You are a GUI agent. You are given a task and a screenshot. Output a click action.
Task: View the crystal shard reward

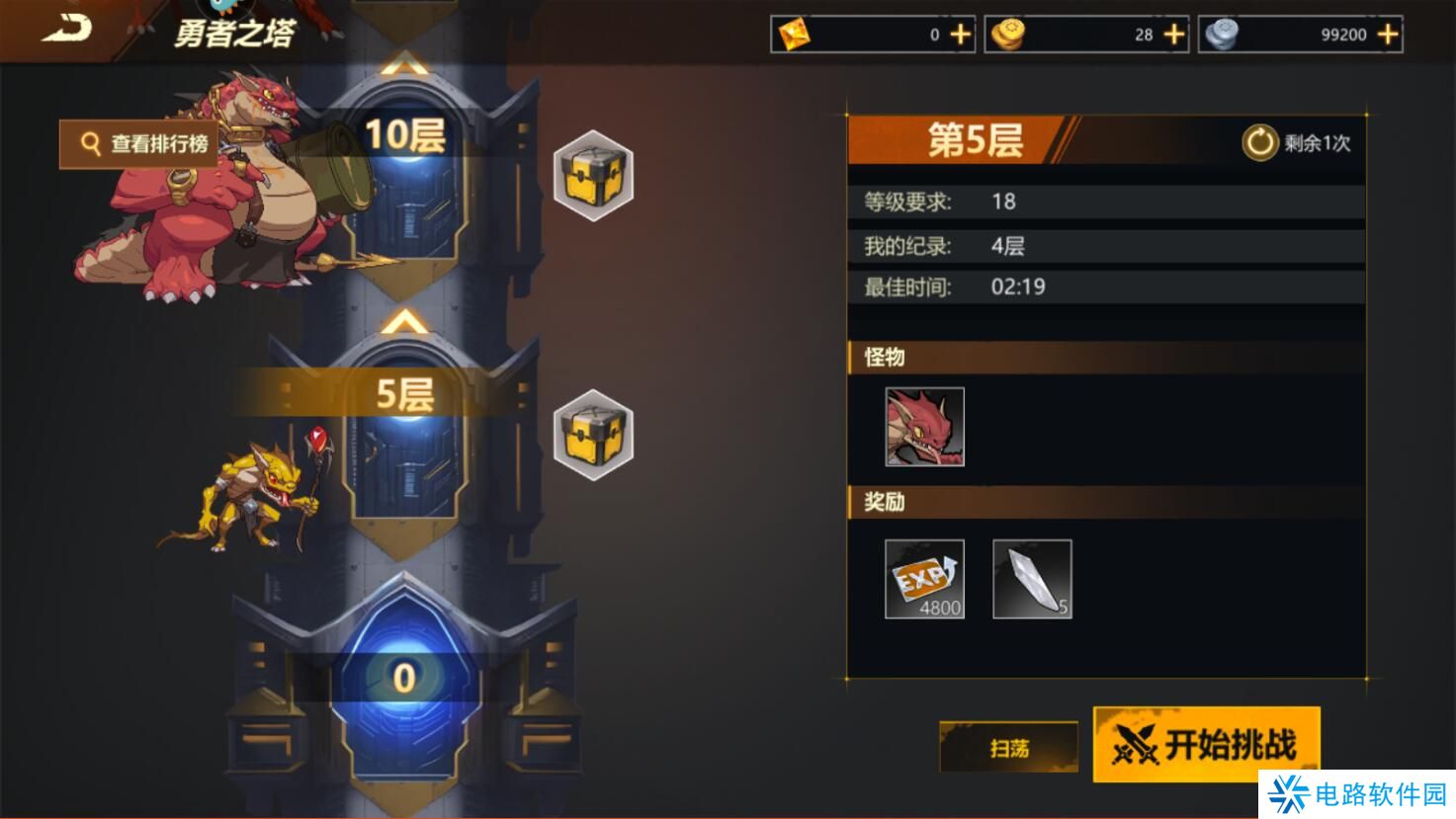(x=1032, y=579)
